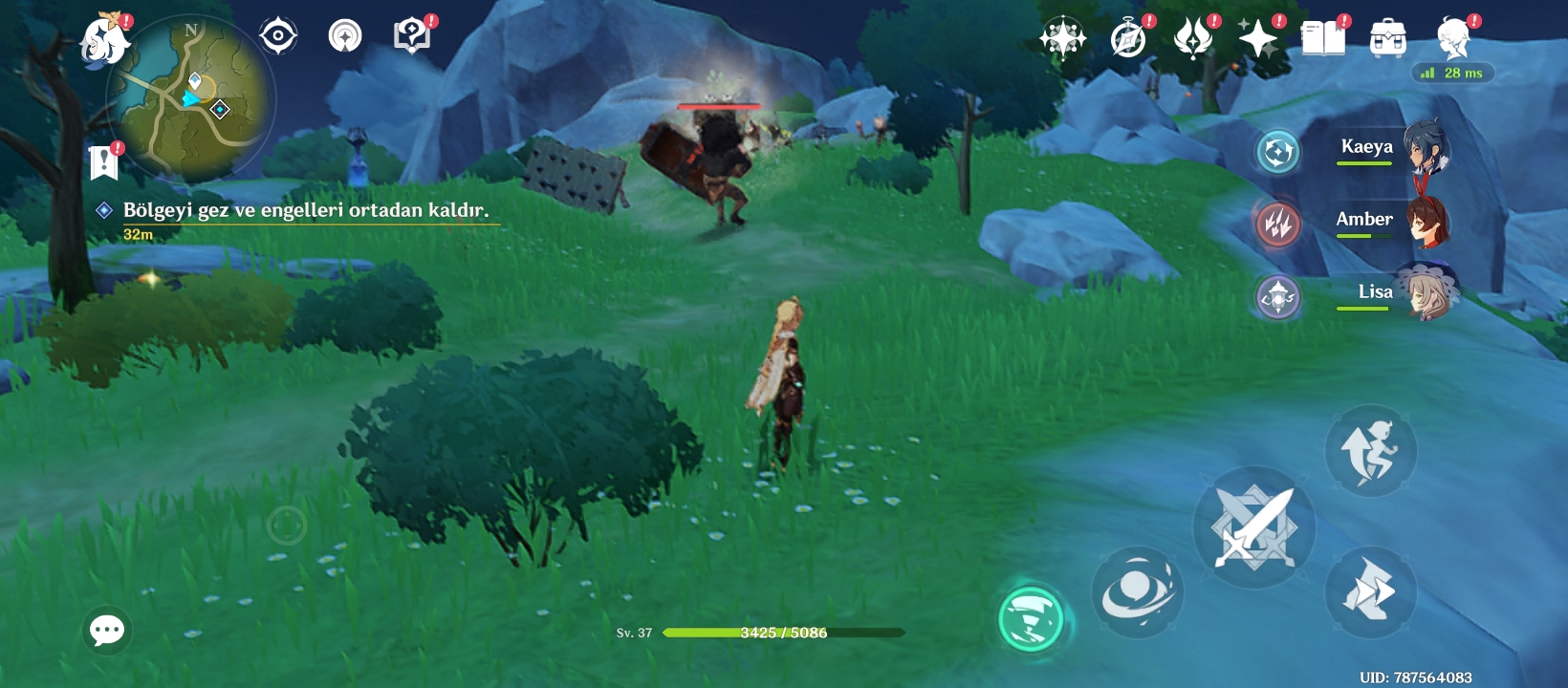This screenshot has height=688, width=1568.
Task: Open the chat bubble button
Action: tap(107, 630)
